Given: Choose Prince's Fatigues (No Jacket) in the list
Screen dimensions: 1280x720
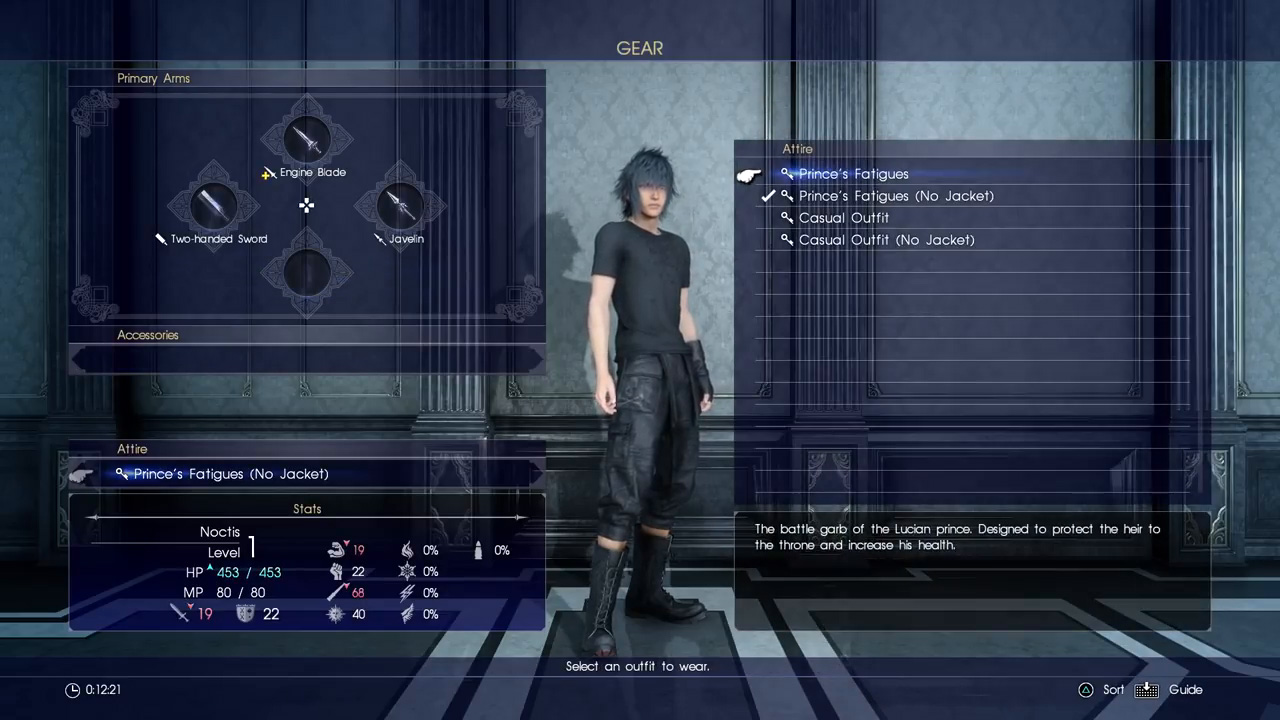Looking at the screenshot, I should click(x=895, y=196).
